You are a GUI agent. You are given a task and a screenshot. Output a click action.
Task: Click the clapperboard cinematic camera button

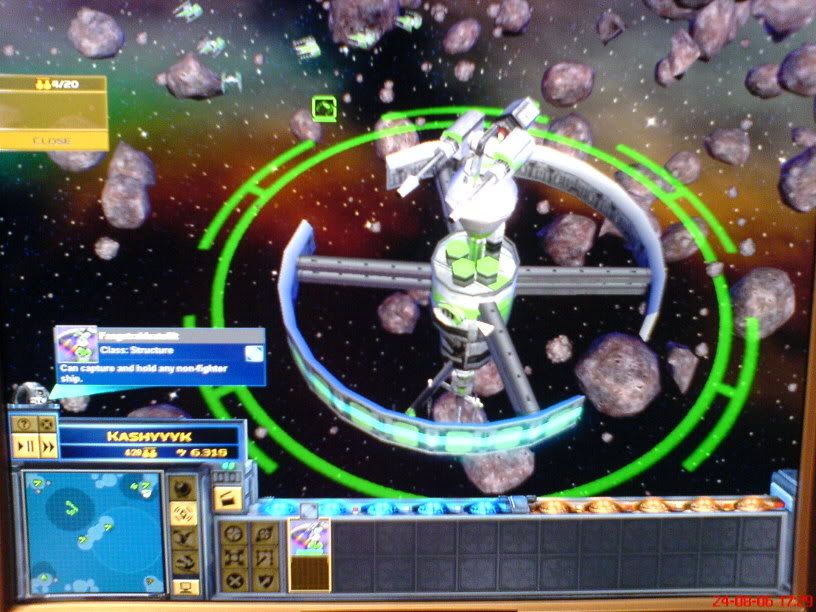click(x=228, y=498)
